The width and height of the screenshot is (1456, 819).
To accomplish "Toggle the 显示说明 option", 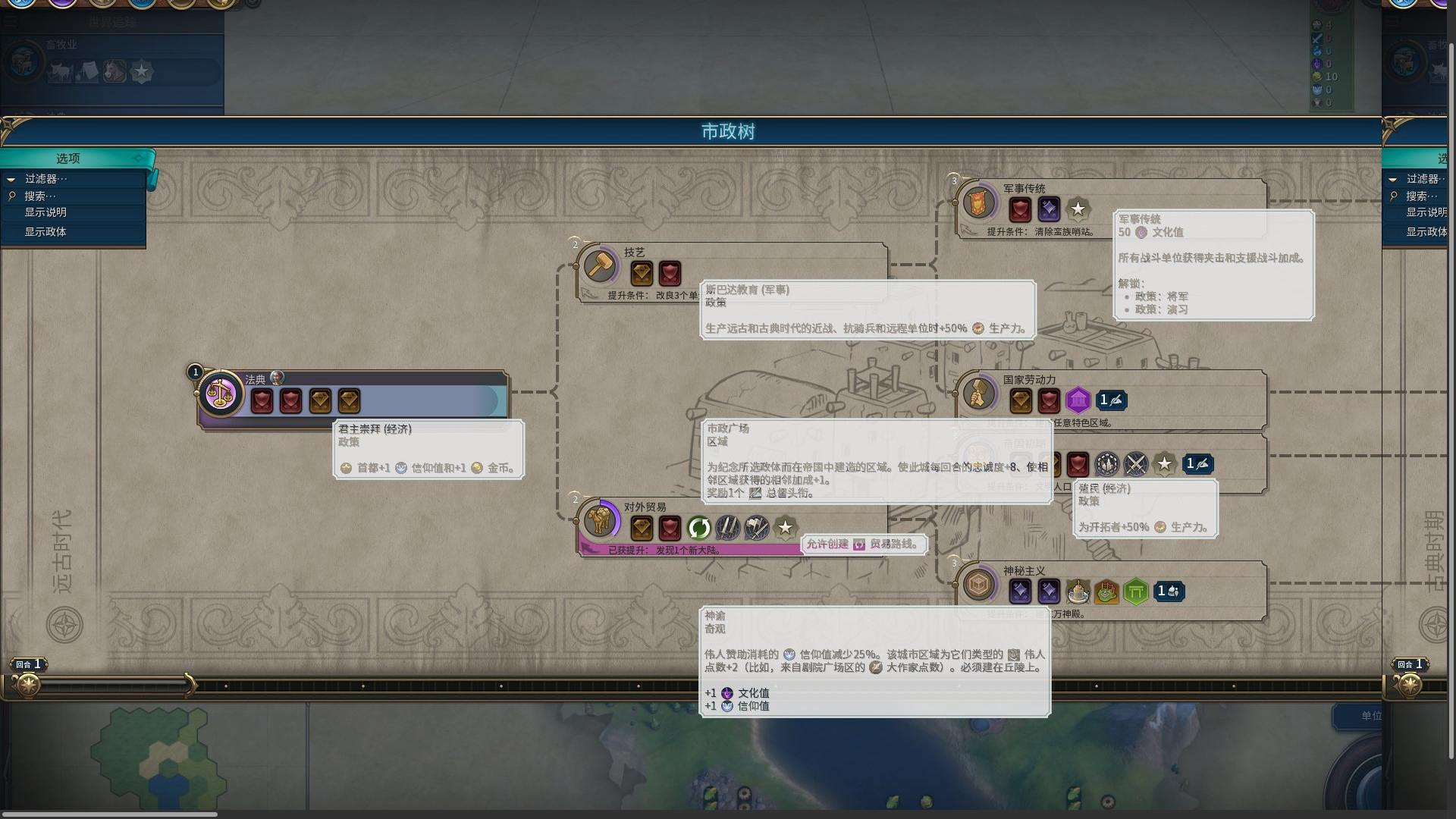I will [45, 212].
